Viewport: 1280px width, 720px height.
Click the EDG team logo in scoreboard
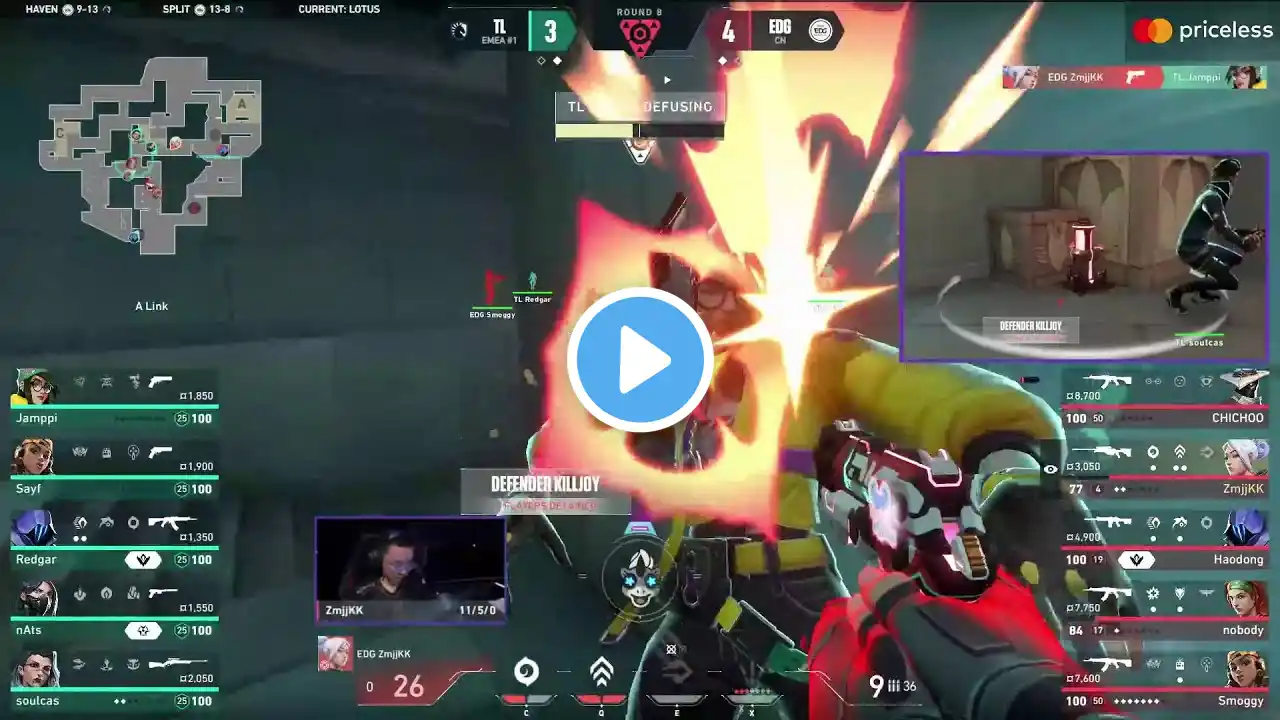820,31
